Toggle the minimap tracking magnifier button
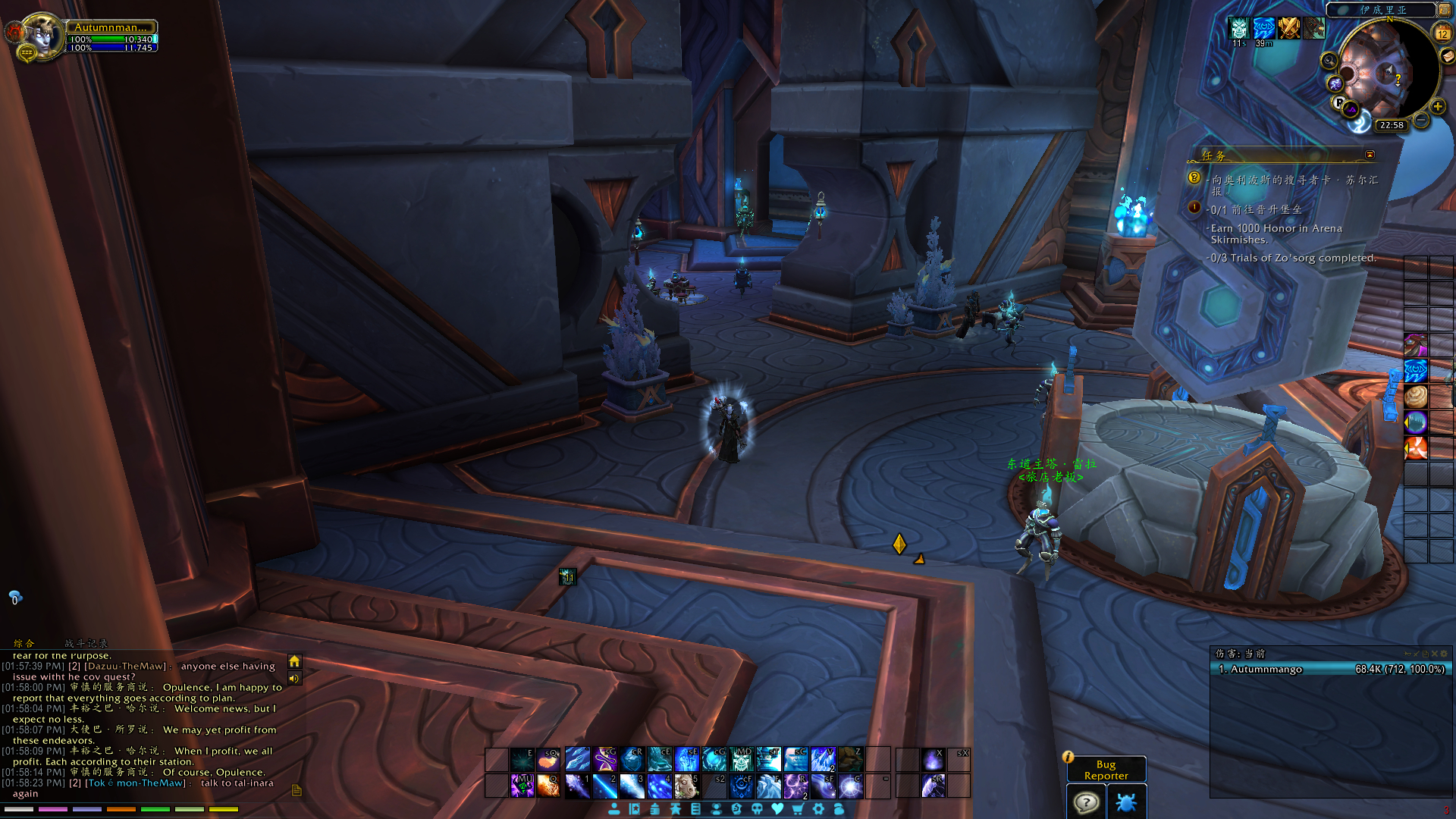Viewport: 1456px width, 819px height. (x=1329, y=60)
